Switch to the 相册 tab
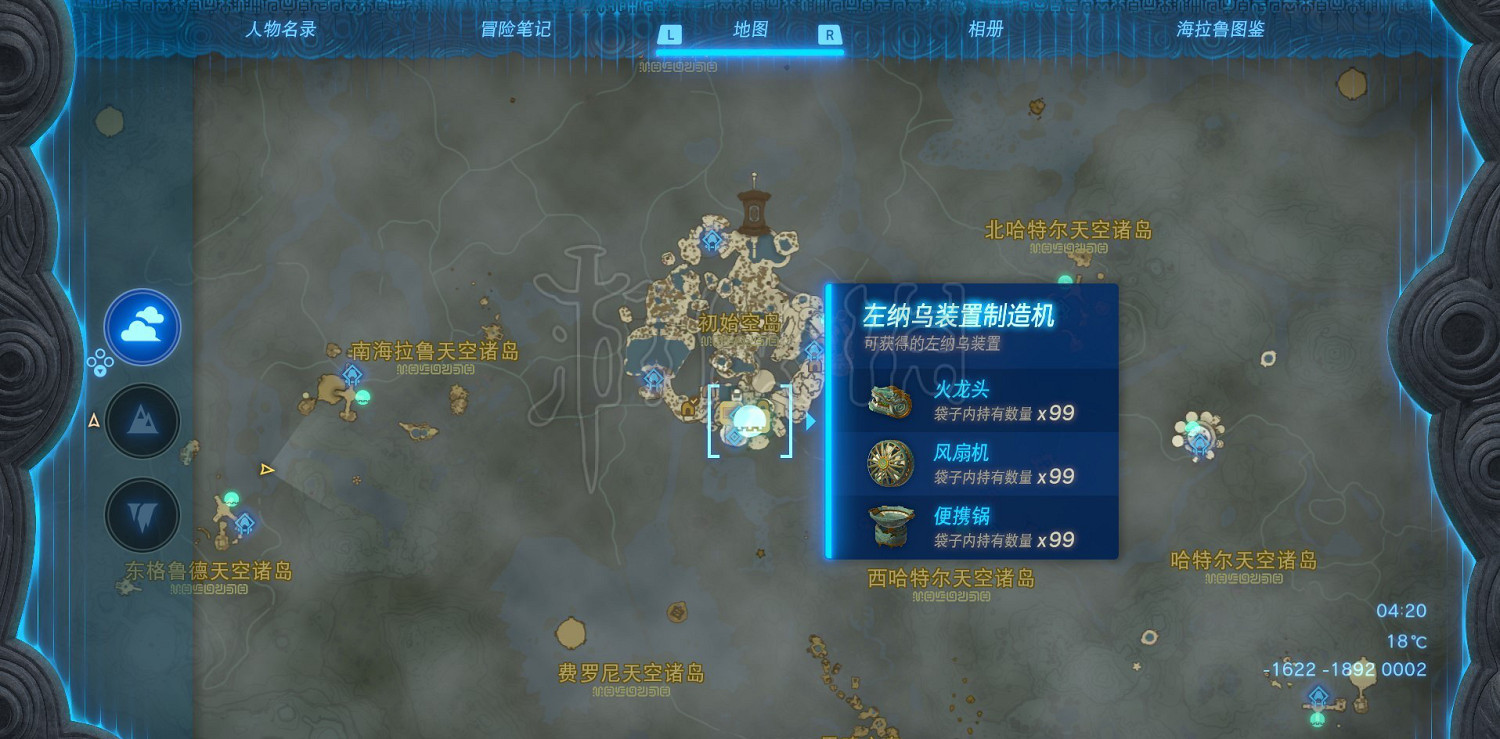This screenshot has height=739, width=1500. point(988,30)
